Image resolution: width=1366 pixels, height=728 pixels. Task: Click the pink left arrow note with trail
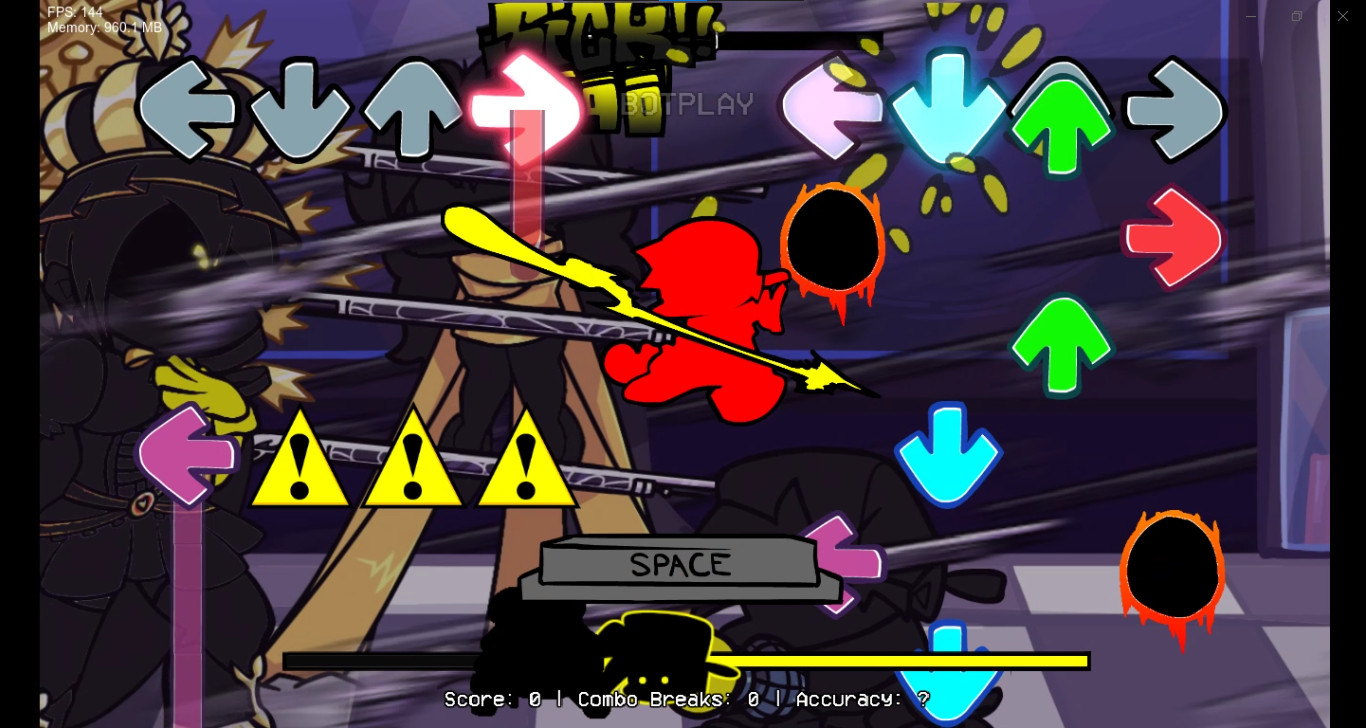186,455
